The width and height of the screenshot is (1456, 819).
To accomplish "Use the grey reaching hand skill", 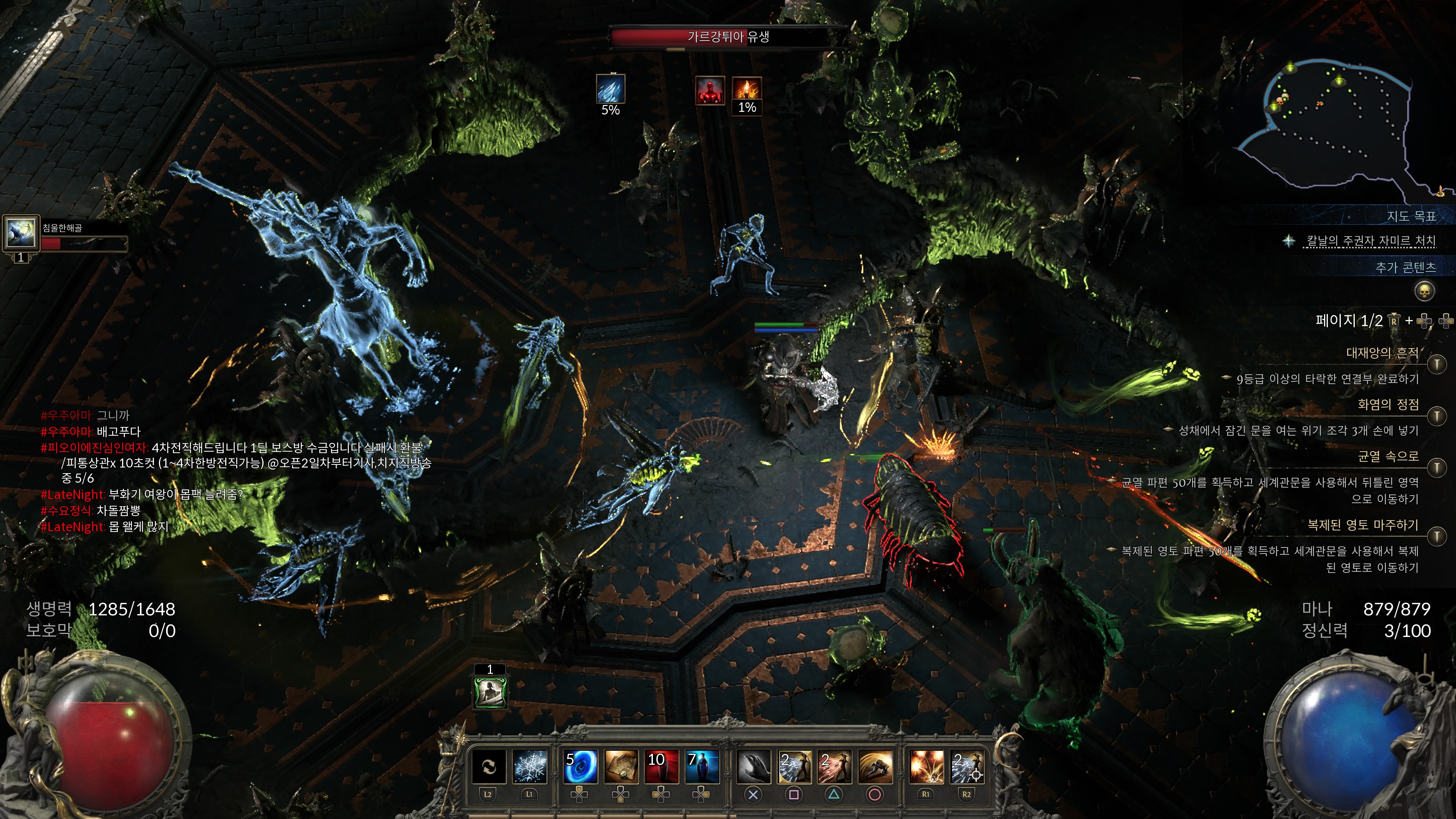I will tap(753, 767).
